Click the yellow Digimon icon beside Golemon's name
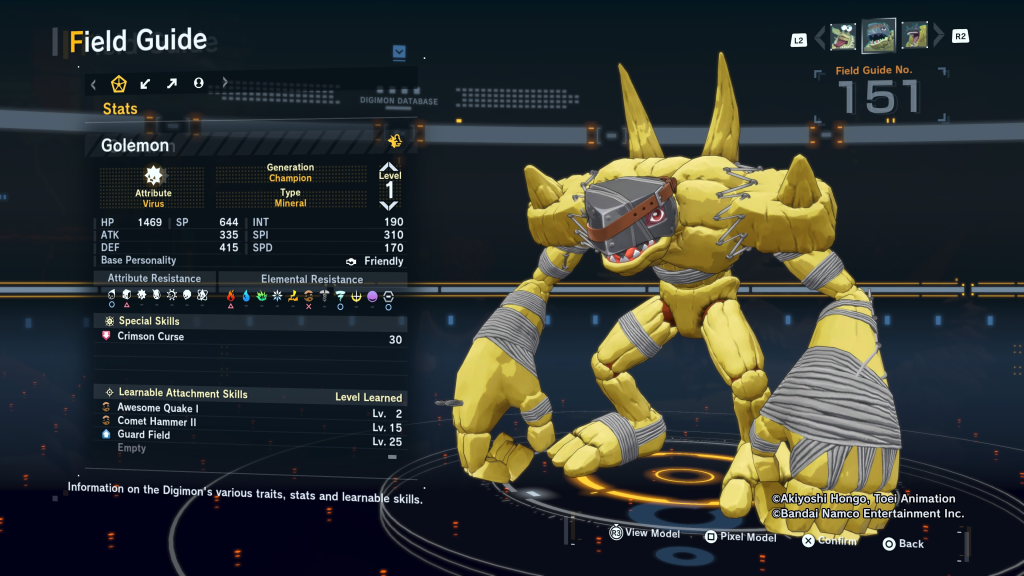This screenshot has height=576, width=1024. [x=395, y=141]
